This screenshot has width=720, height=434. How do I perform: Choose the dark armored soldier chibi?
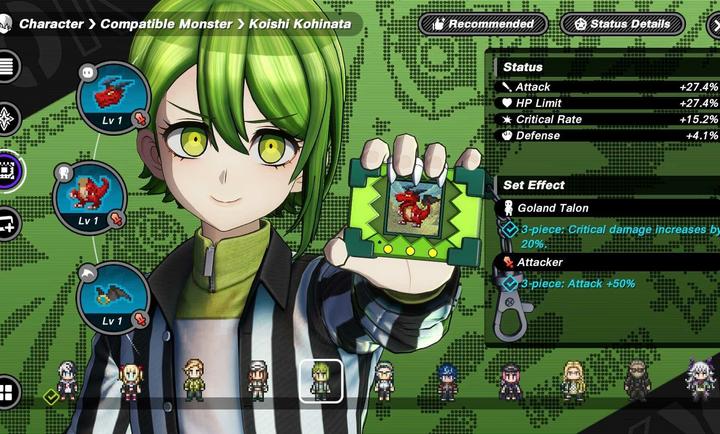click(x=637, y=380)
